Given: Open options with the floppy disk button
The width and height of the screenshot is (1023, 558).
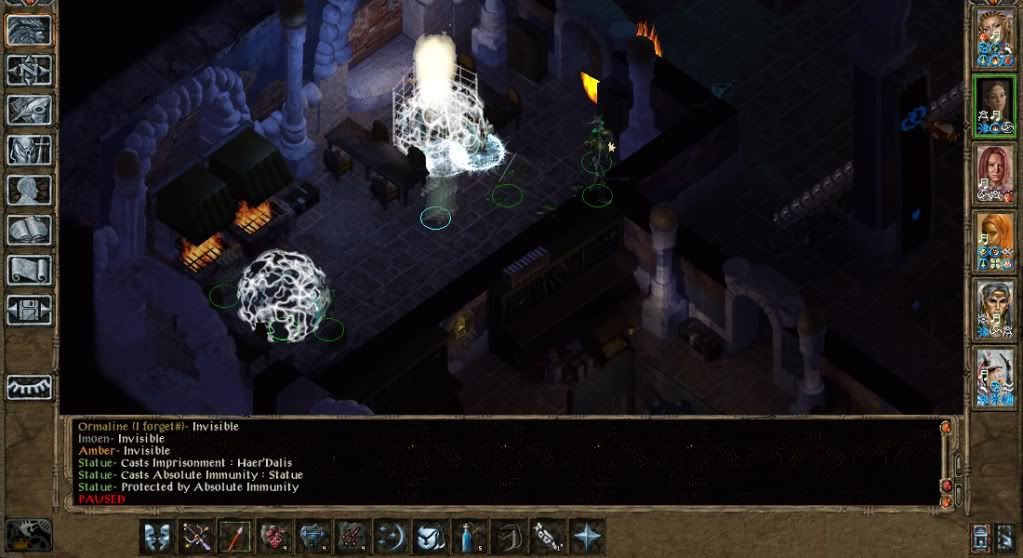Looking at the screenshot, I should click(x=29, y=309).
